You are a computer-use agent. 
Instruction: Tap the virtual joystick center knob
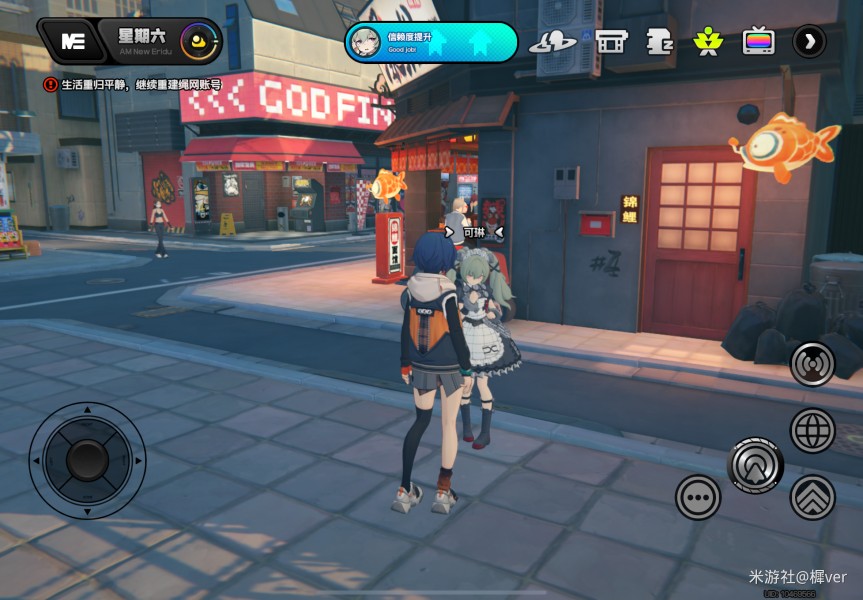(88, 460)
